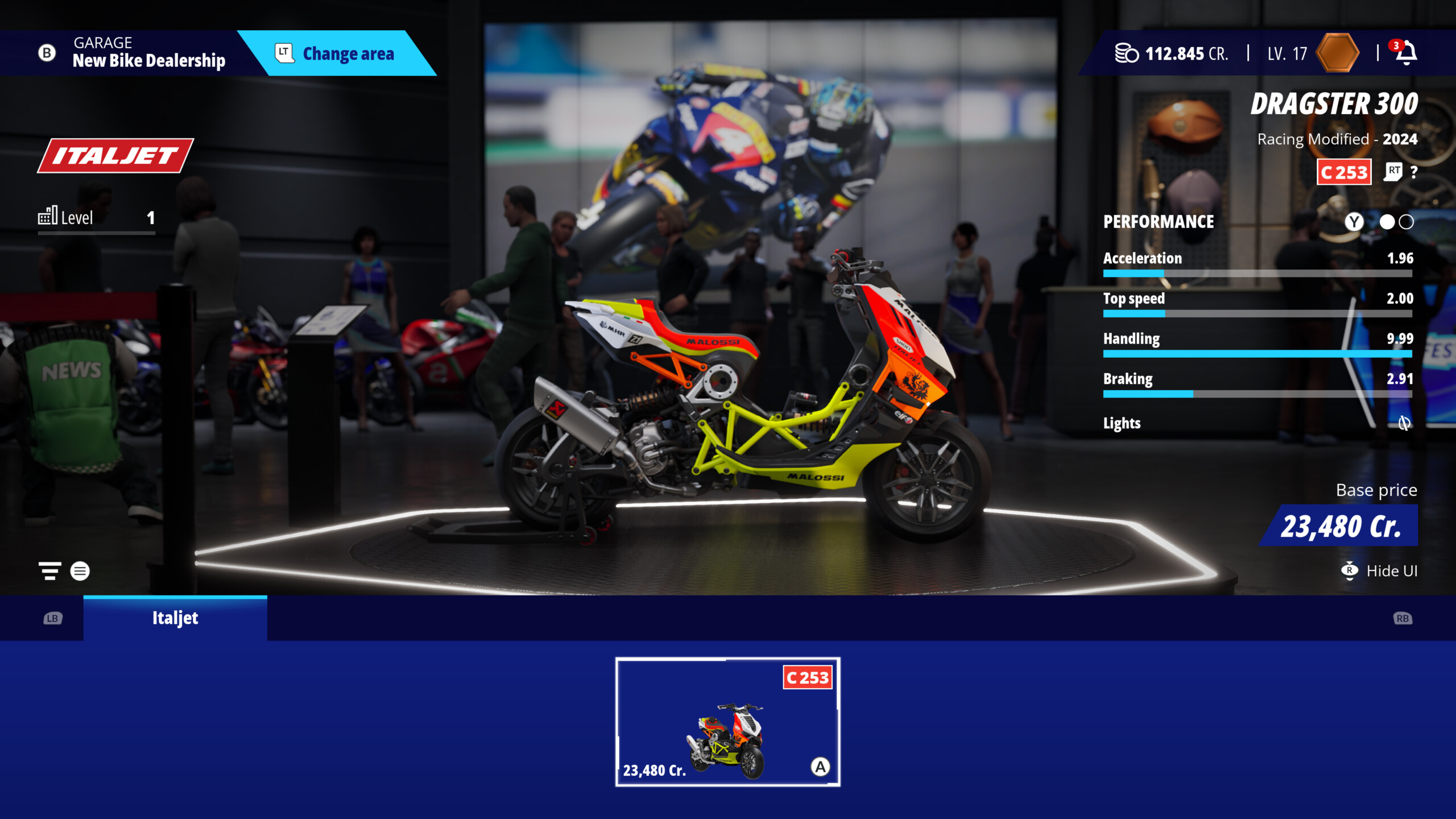The width and height of the screenshot is (1456, 819).
Task: Open the filter options icon bottom-left
Action: [x=49, y=571]
